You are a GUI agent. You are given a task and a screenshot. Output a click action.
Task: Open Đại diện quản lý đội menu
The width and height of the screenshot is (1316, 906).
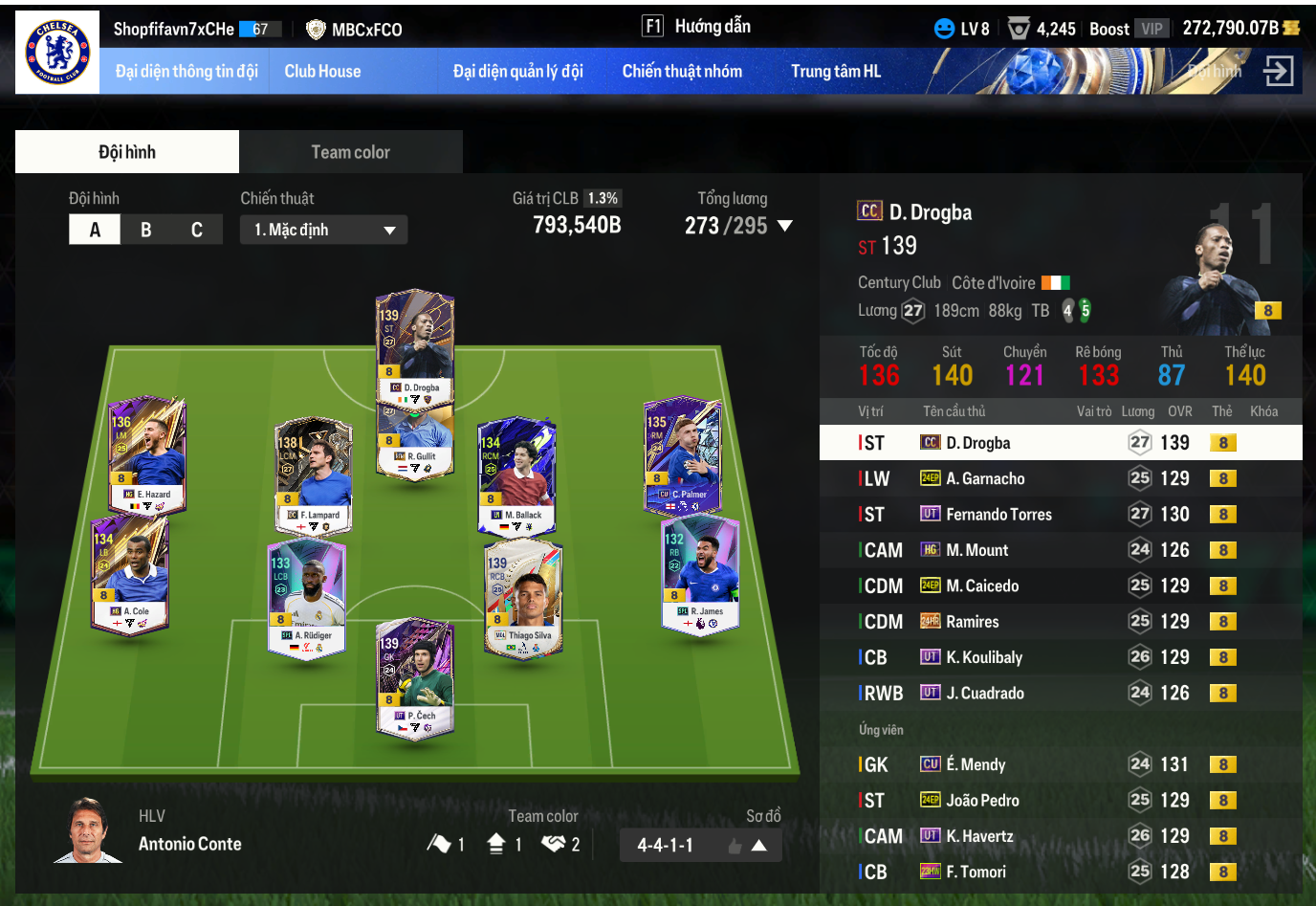tap(517, 71)
